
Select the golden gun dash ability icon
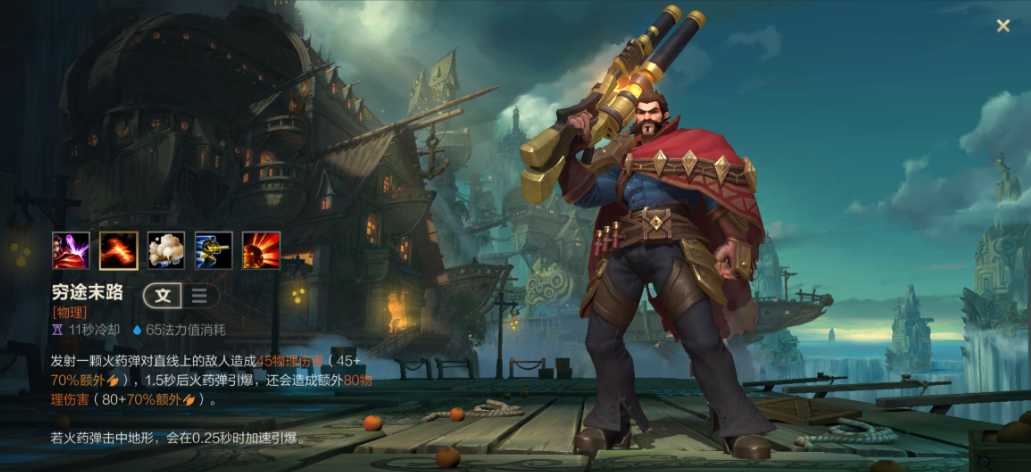point(213,250)
